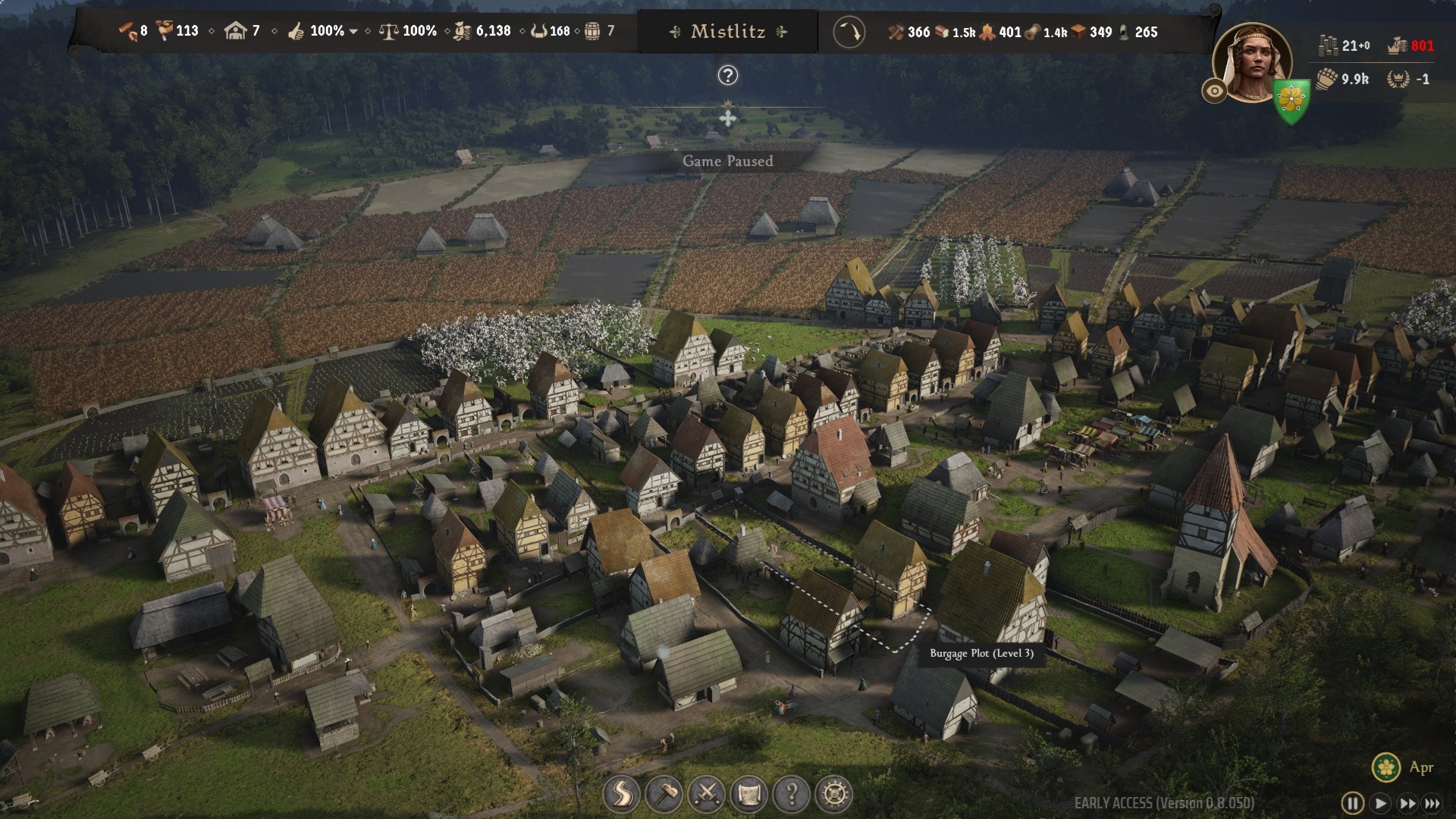Toggle the eye icon beside the portrait
The height and width of the screenshot is (819, 1456).
(x=1214, y=91)
